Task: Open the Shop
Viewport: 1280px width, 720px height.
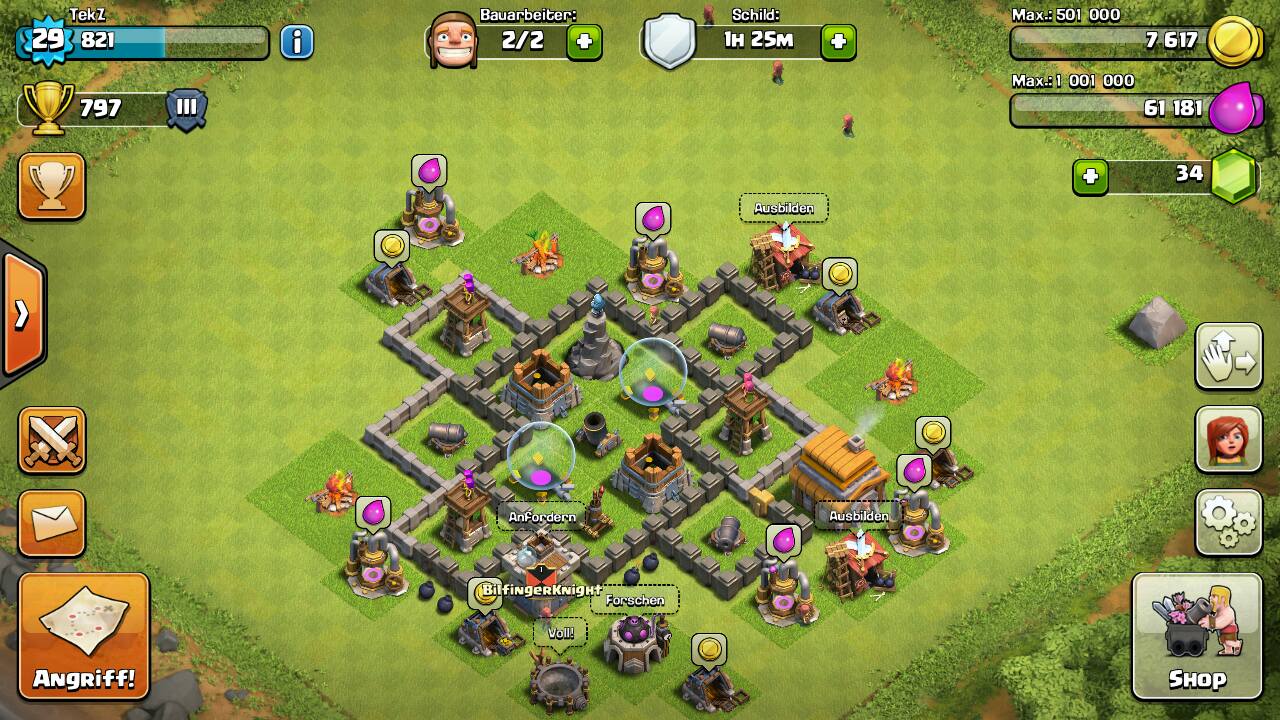Action: [x=1196, y=636]
